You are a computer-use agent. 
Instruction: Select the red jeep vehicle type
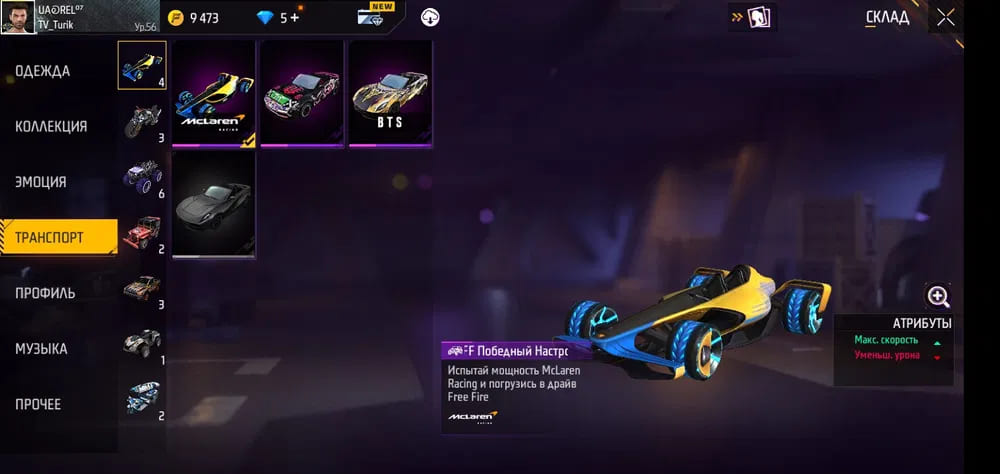pos(141,233)
